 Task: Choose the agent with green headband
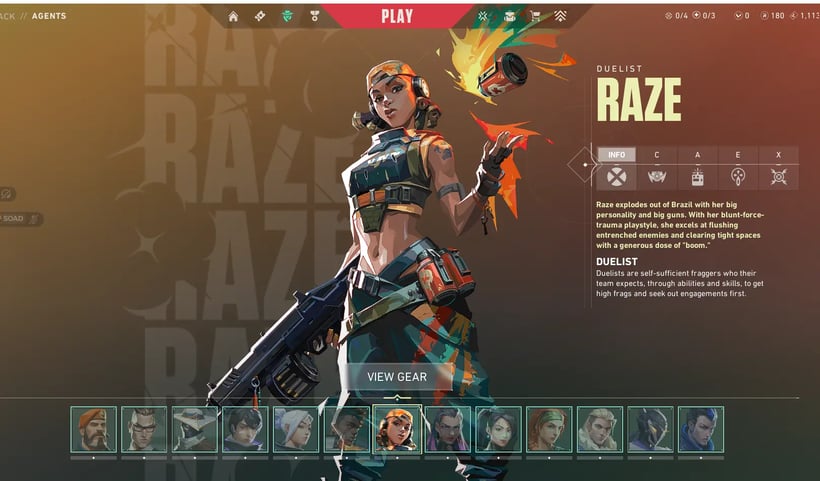549,429
